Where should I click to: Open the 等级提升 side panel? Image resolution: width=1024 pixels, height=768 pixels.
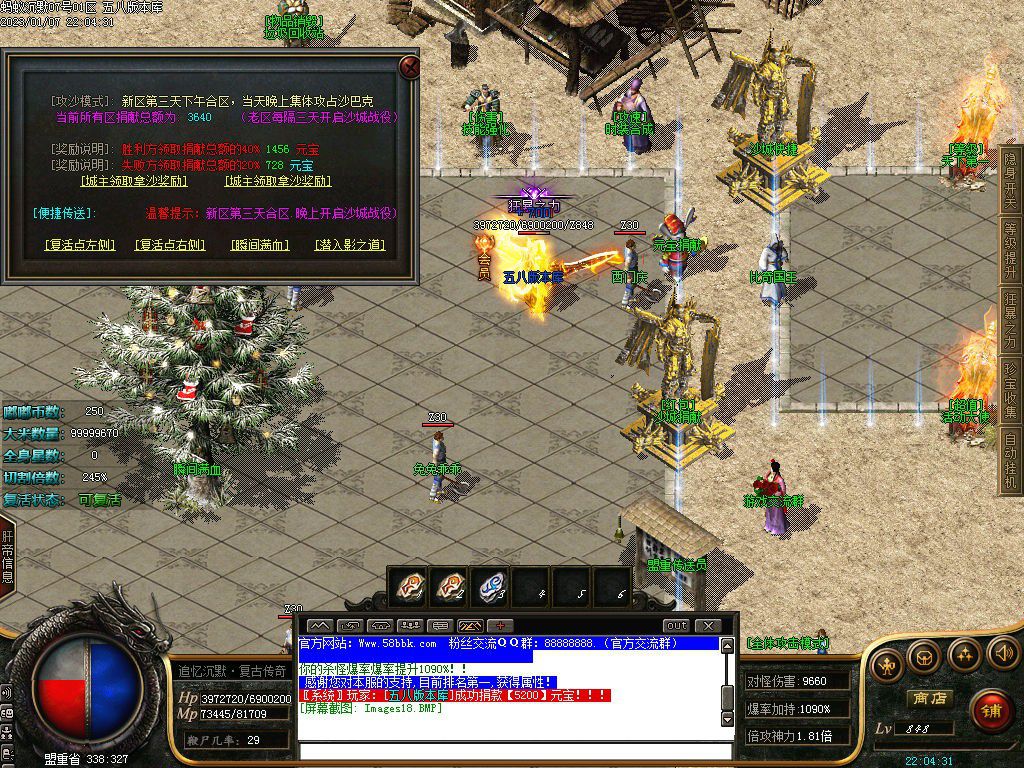(1010, 250)
